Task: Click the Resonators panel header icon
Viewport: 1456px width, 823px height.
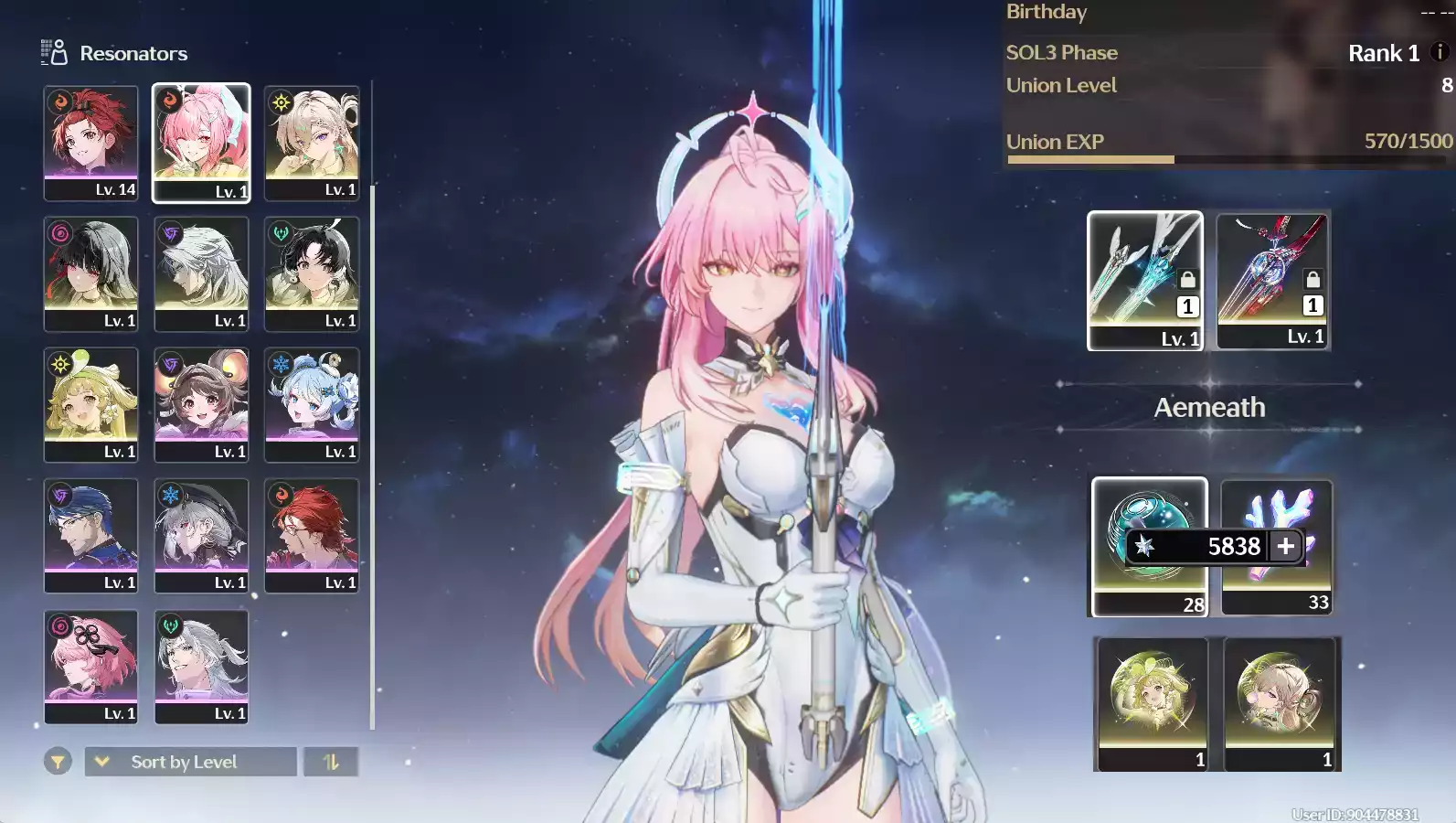Action: 53,52
